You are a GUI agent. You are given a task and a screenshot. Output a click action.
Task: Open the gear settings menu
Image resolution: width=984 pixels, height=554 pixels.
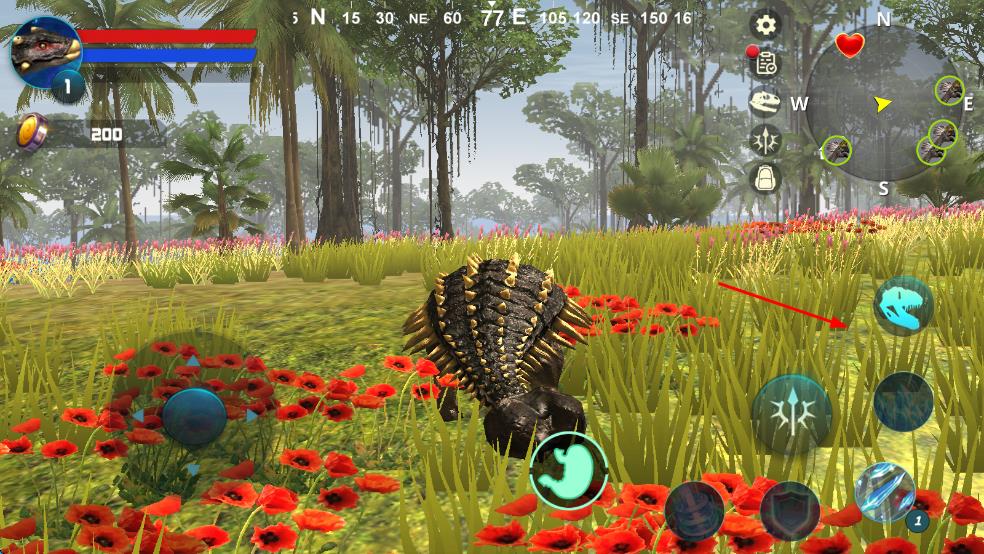point(766,25)
